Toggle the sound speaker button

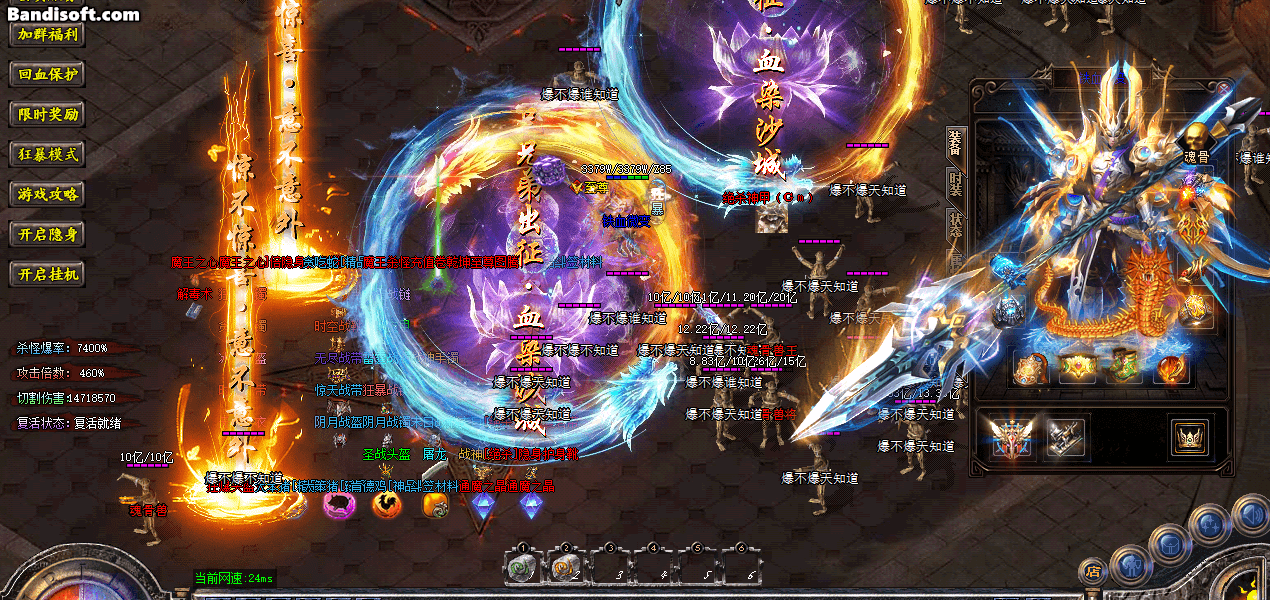click(x=1250, y=514)
